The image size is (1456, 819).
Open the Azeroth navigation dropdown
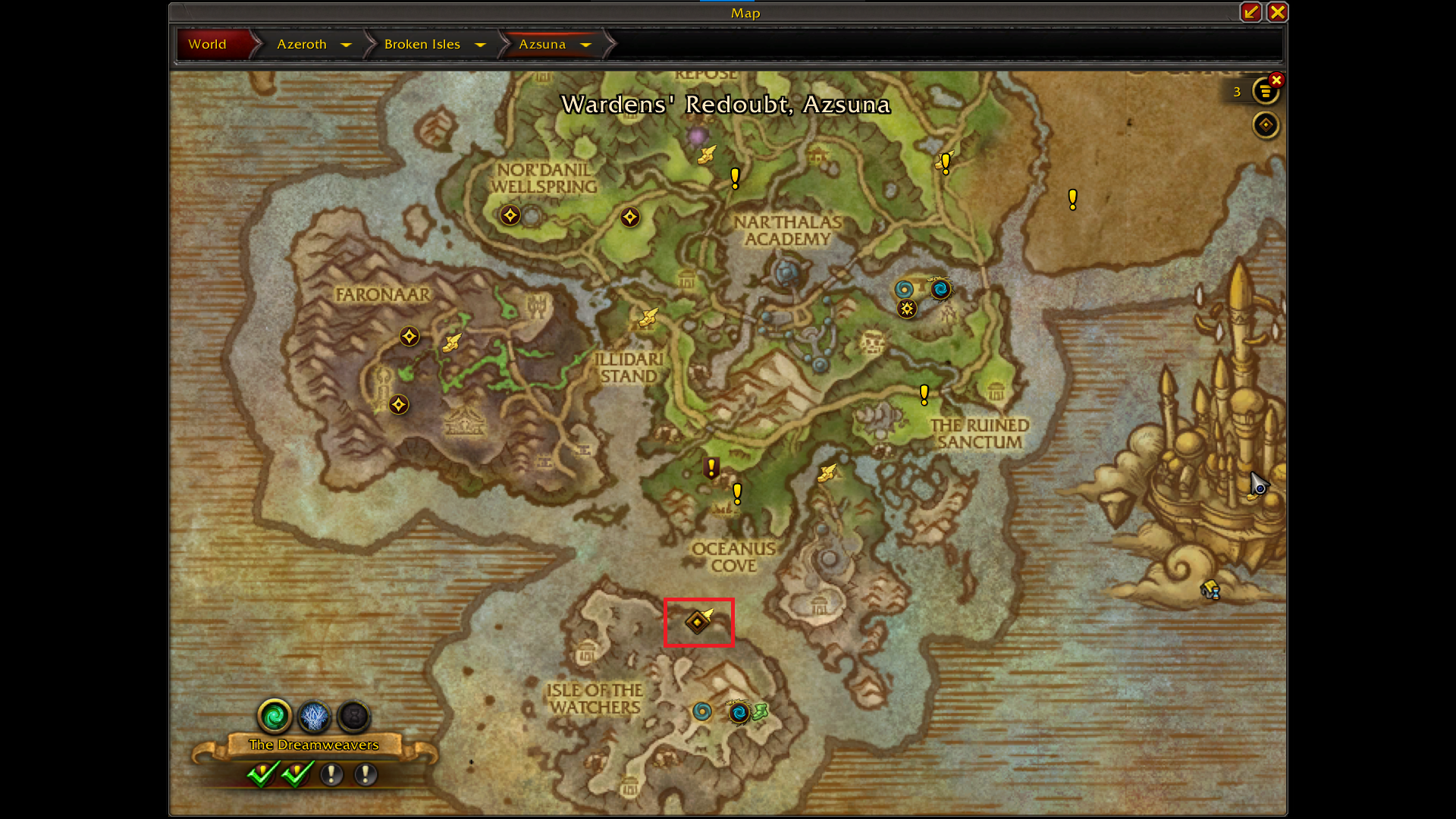pos(347,45)
